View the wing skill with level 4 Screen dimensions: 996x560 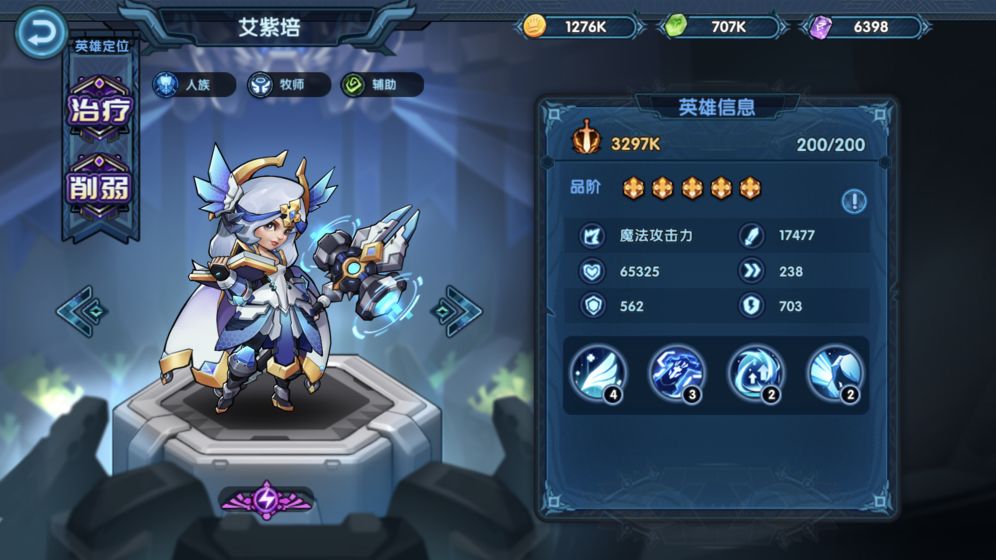(x=598, y=373)
